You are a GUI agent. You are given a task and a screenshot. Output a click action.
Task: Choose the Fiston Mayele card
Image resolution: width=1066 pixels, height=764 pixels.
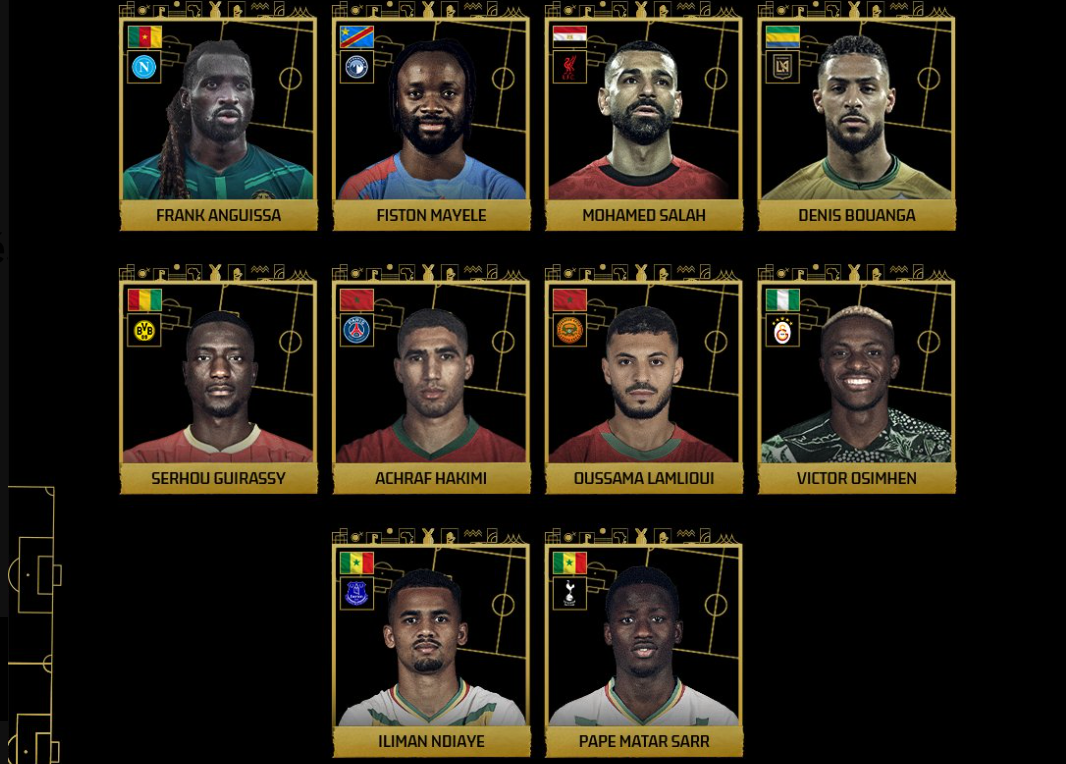click(x=431, y=120)
